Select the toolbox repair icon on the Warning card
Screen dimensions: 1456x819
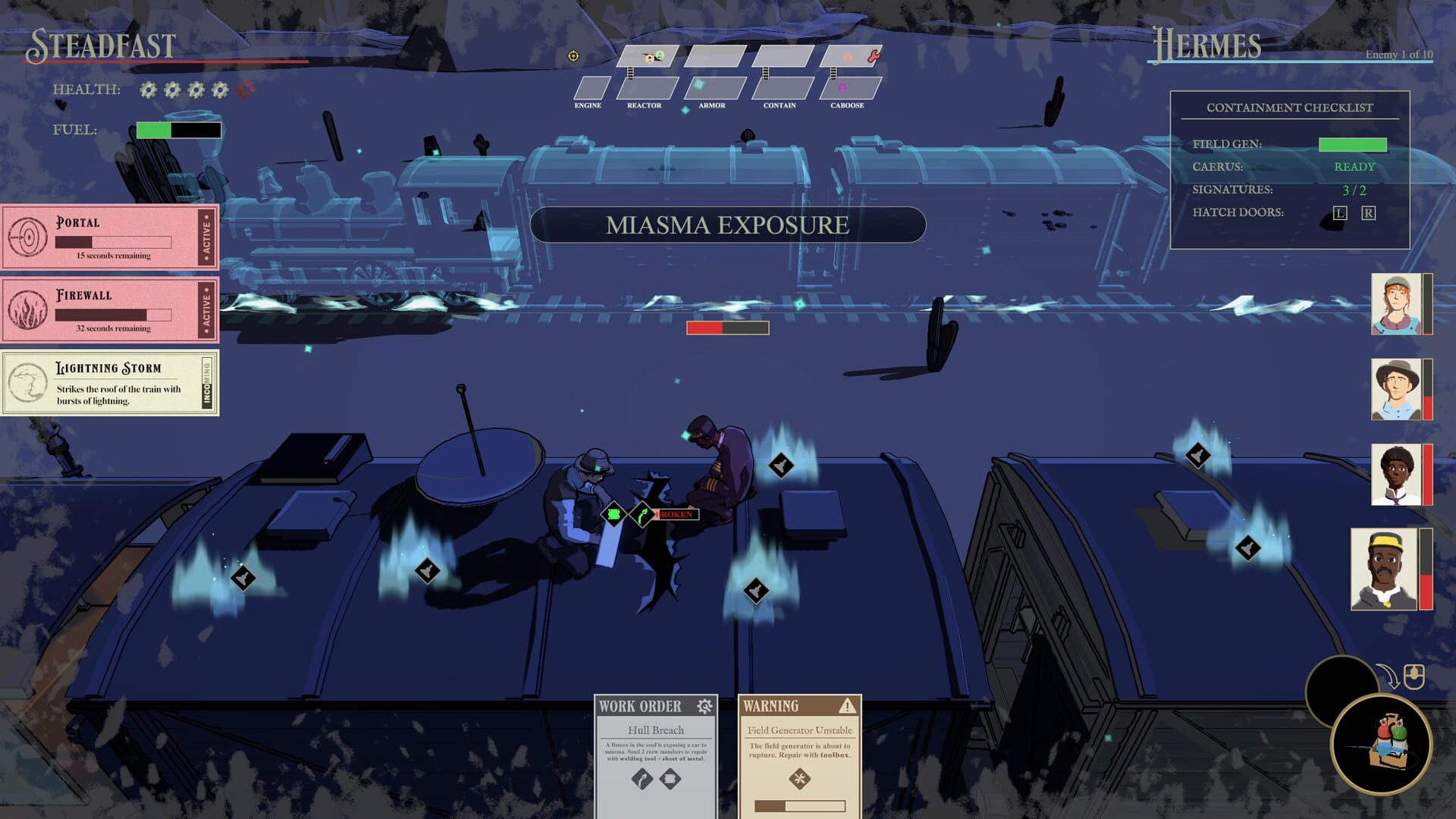(x=799, y=779)
